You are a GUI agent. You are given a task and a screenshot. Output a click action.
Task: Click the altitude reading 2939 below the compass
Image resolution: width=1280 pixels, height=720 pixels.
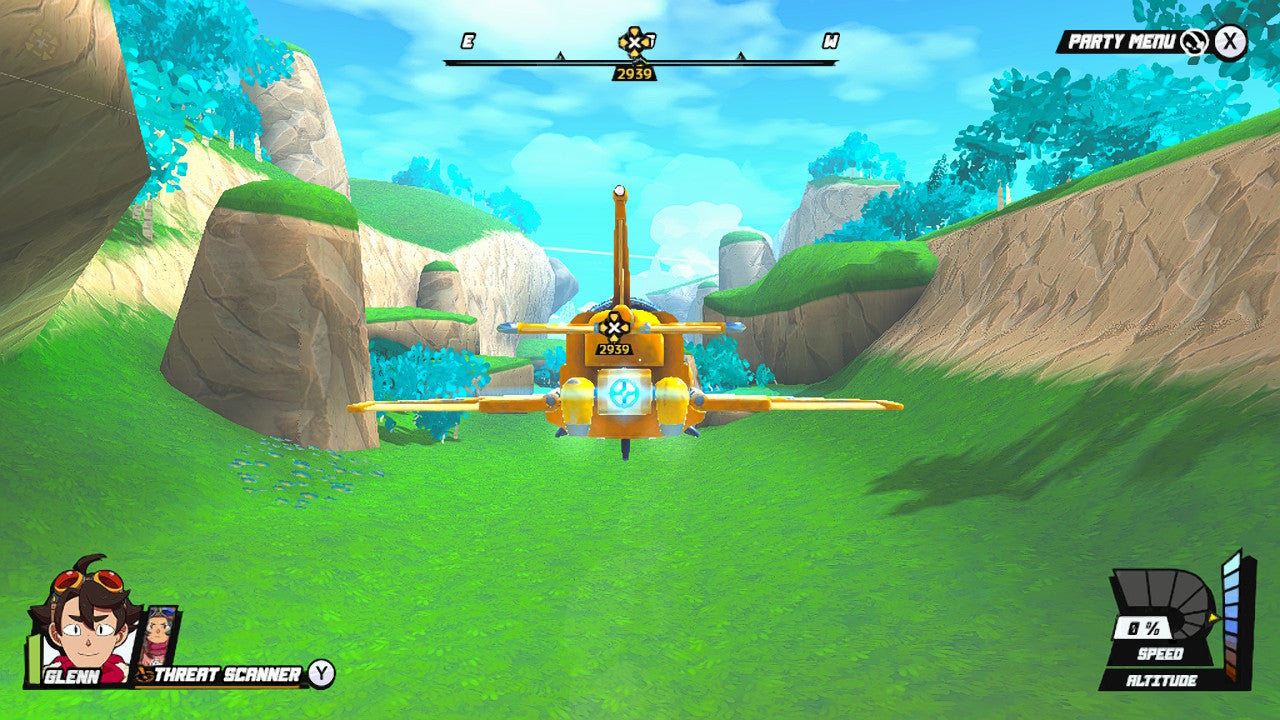click(x=633, y=72)
